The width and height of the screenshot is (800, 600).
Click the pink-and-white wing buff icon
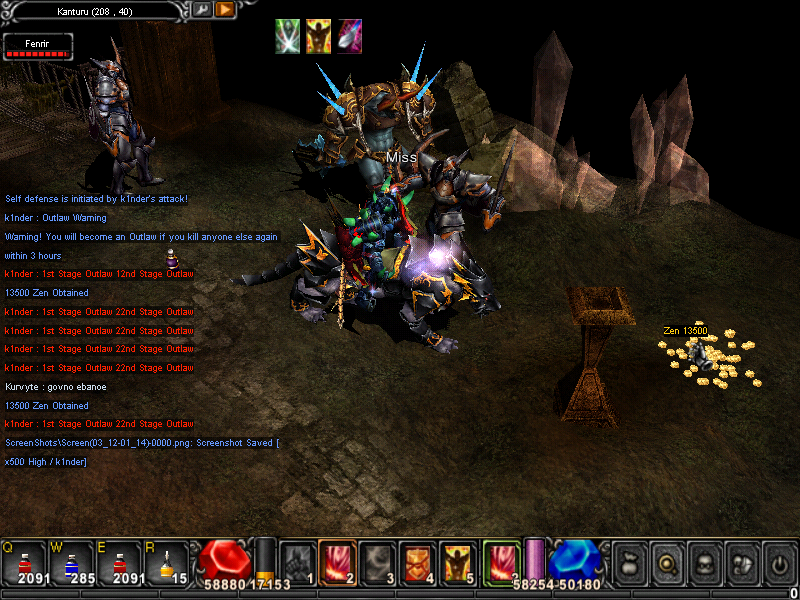349,36
